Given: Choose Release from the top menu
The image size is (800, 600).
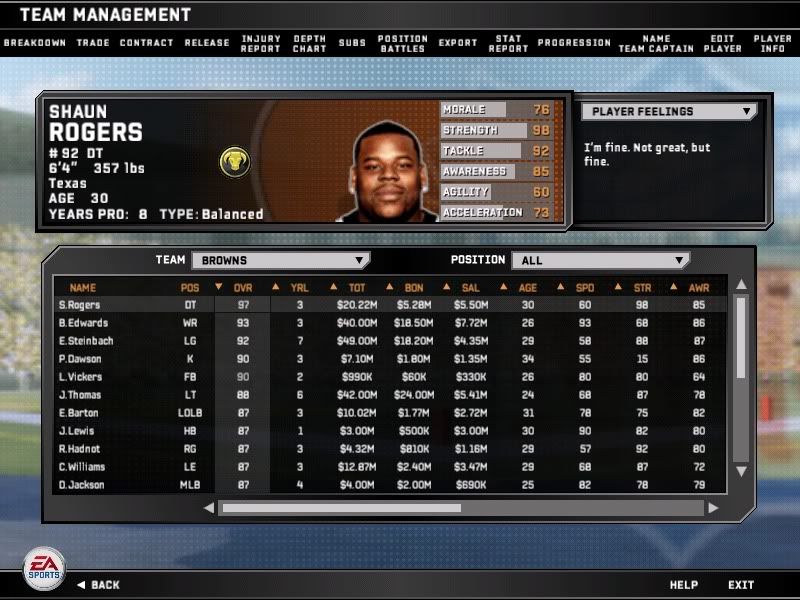Looking at the screenshot, I should pos(207,43).
